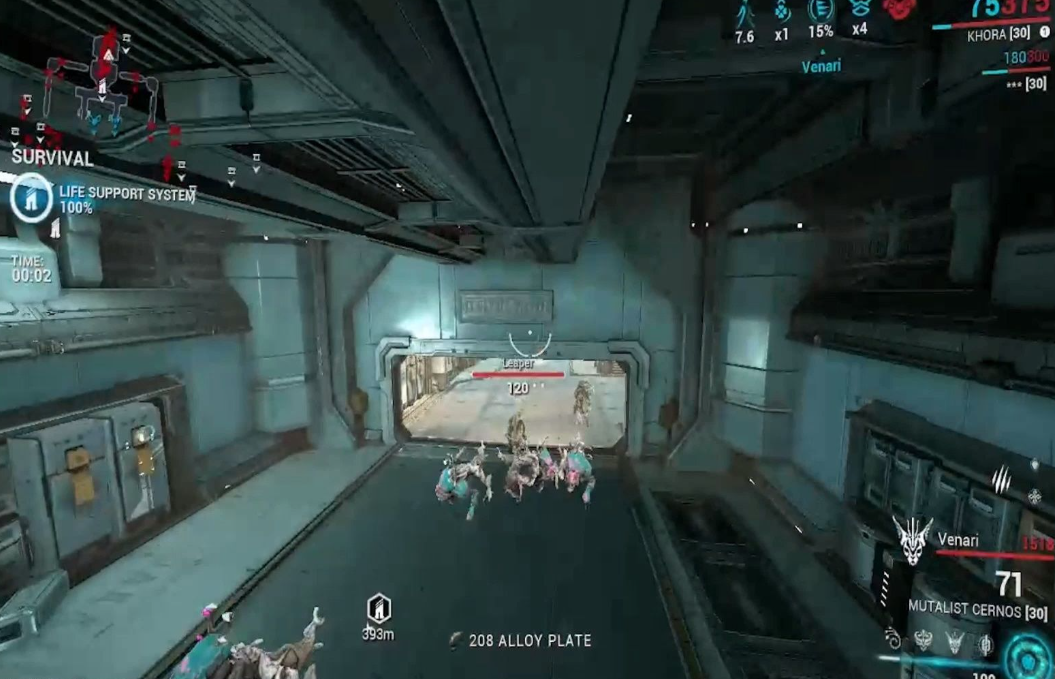Select the running figure buff icon showing 7.6

tap(744, 14)
